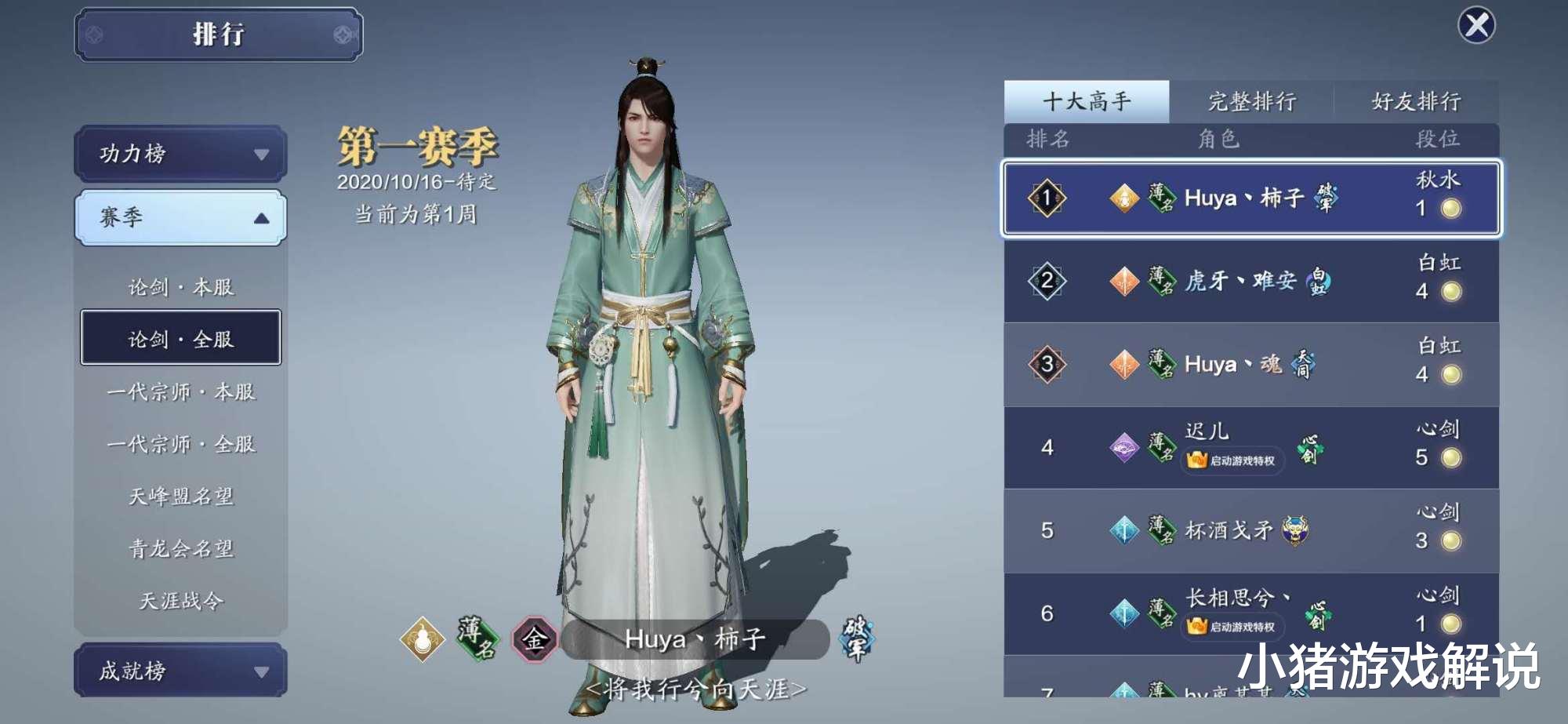The image size is (1568, 724).
Task: Click the gourd faction icon beside Huya、柿子
Action: point(1125,198)
